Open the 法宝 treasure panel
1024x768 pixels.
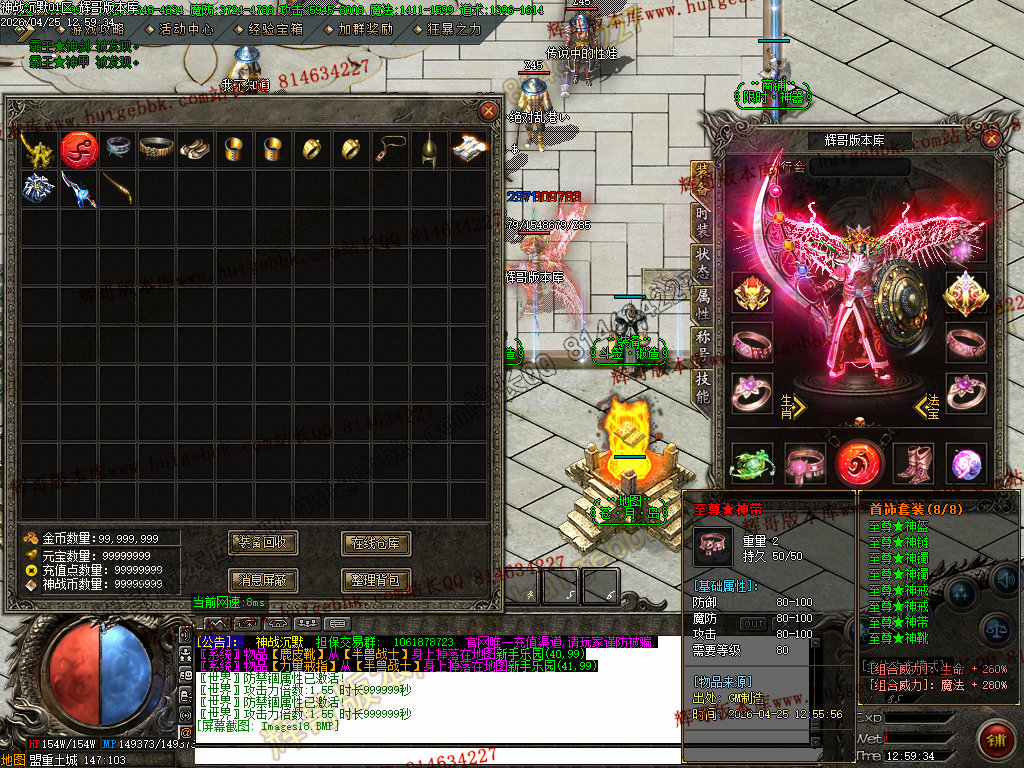tap(927, 405)
